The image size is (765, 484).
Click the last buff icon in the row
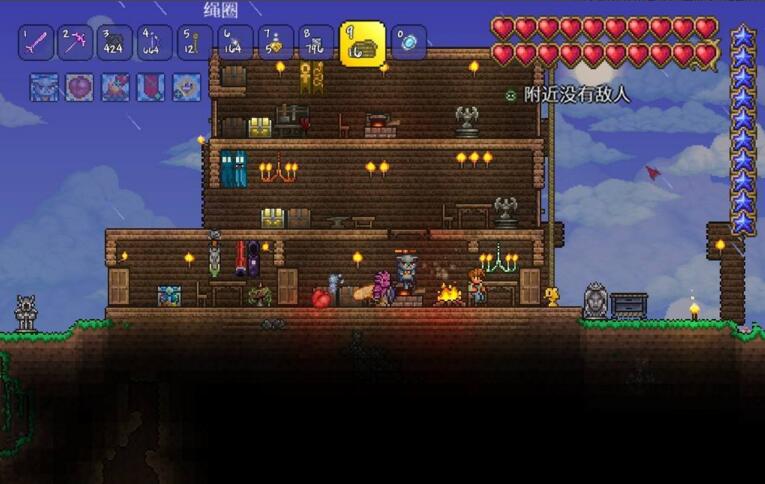coord(186,88)
